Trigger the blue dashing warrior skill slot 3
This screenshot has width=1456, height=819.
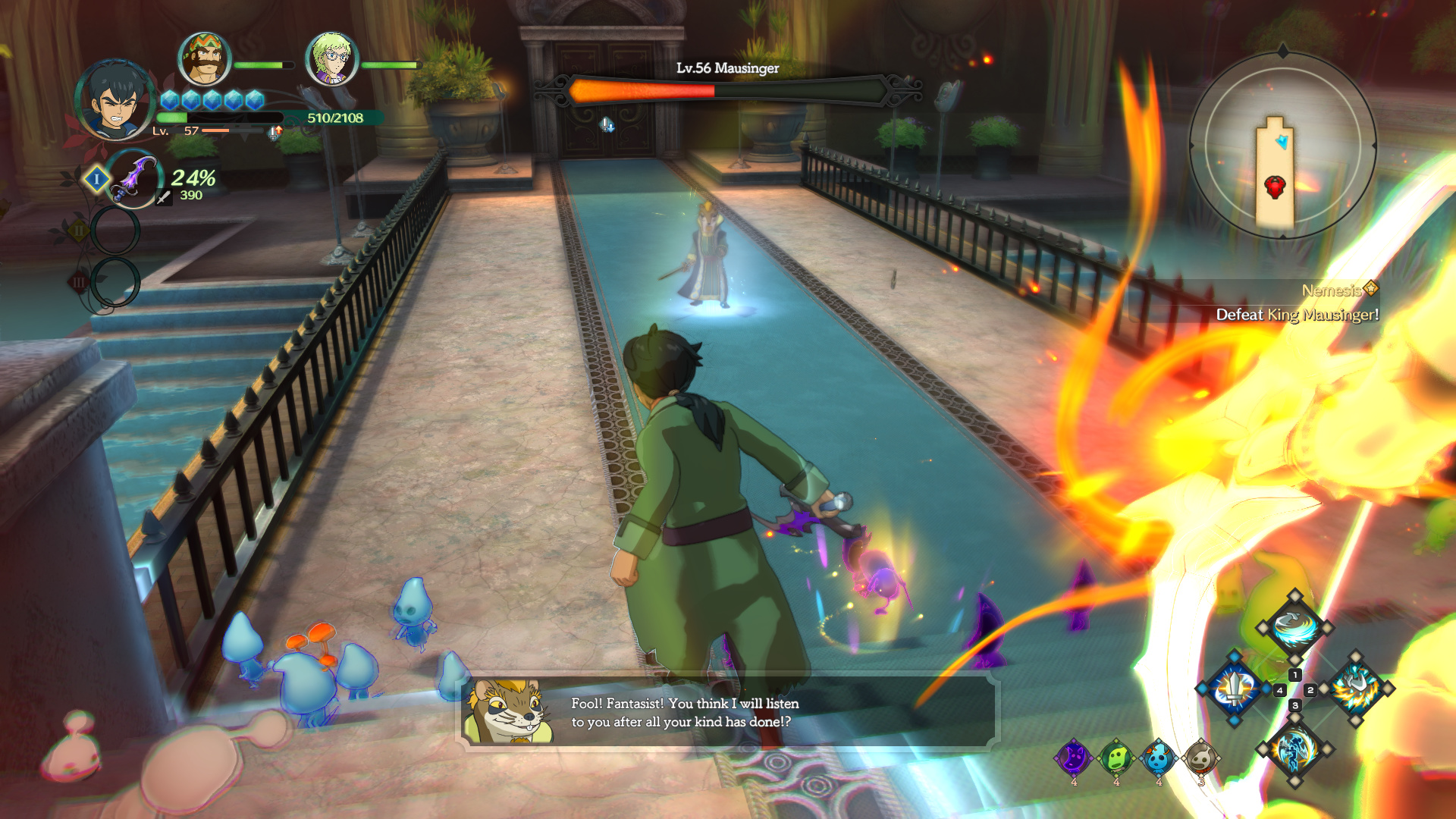pyautogui.click(x=1294, y=749)
